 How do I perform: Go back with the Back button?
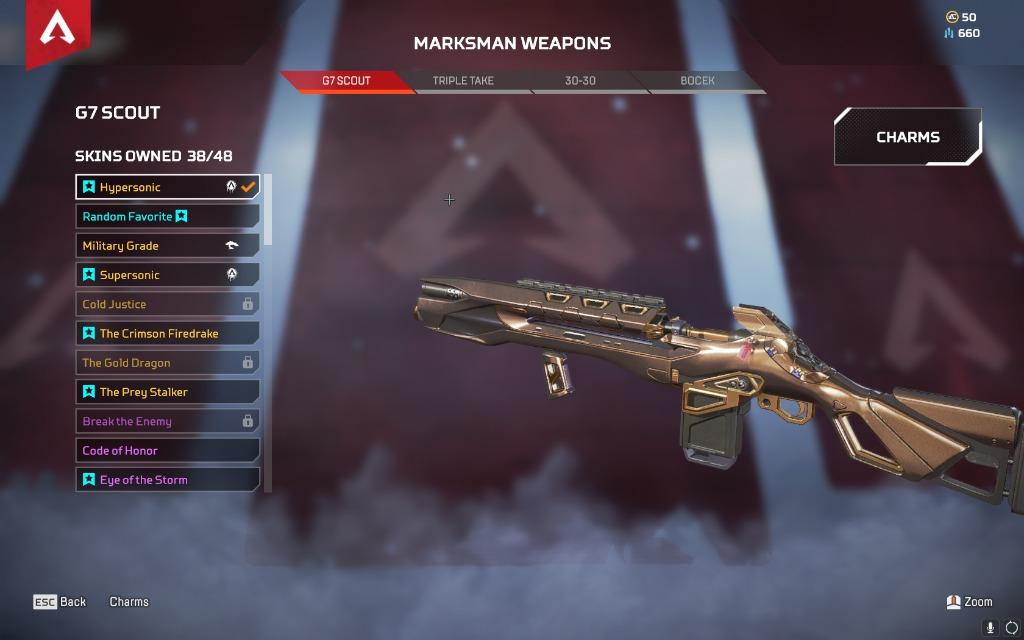[60, 602]
